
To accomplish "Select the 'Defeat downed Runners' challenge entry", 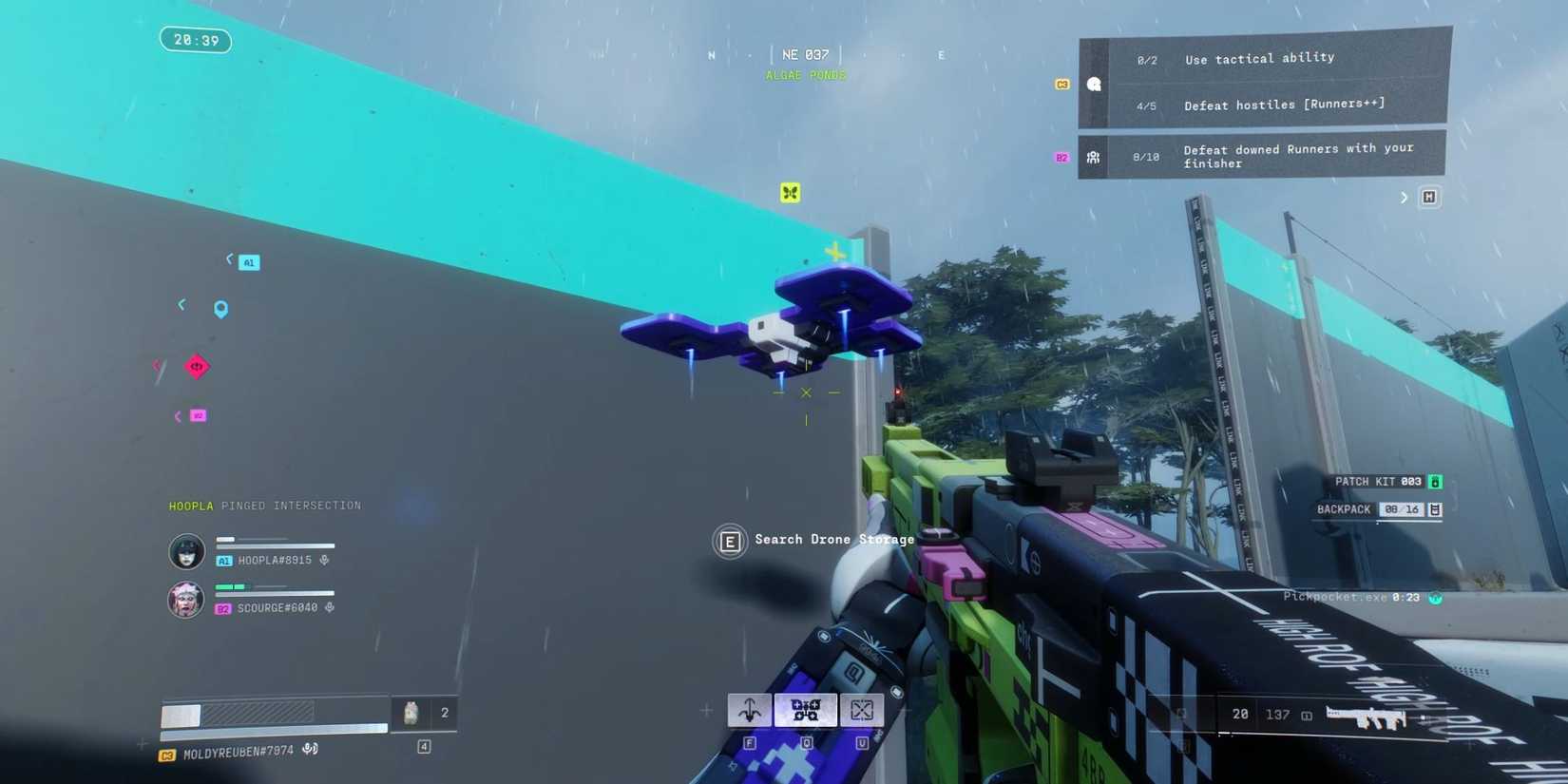I will [1298, 155].
